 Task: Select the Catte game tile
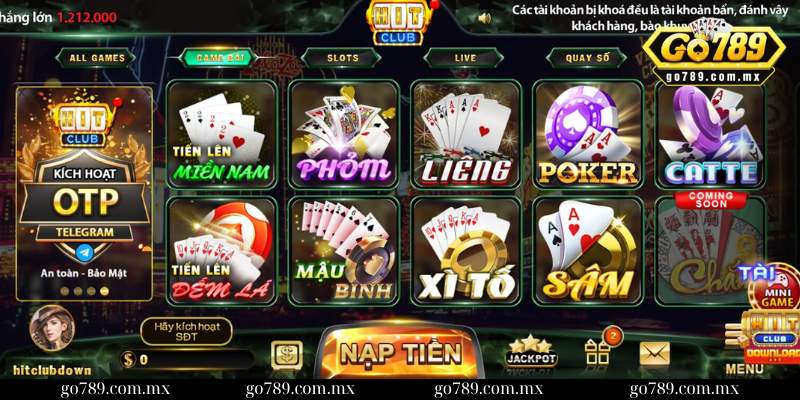[x=710, y=135]
